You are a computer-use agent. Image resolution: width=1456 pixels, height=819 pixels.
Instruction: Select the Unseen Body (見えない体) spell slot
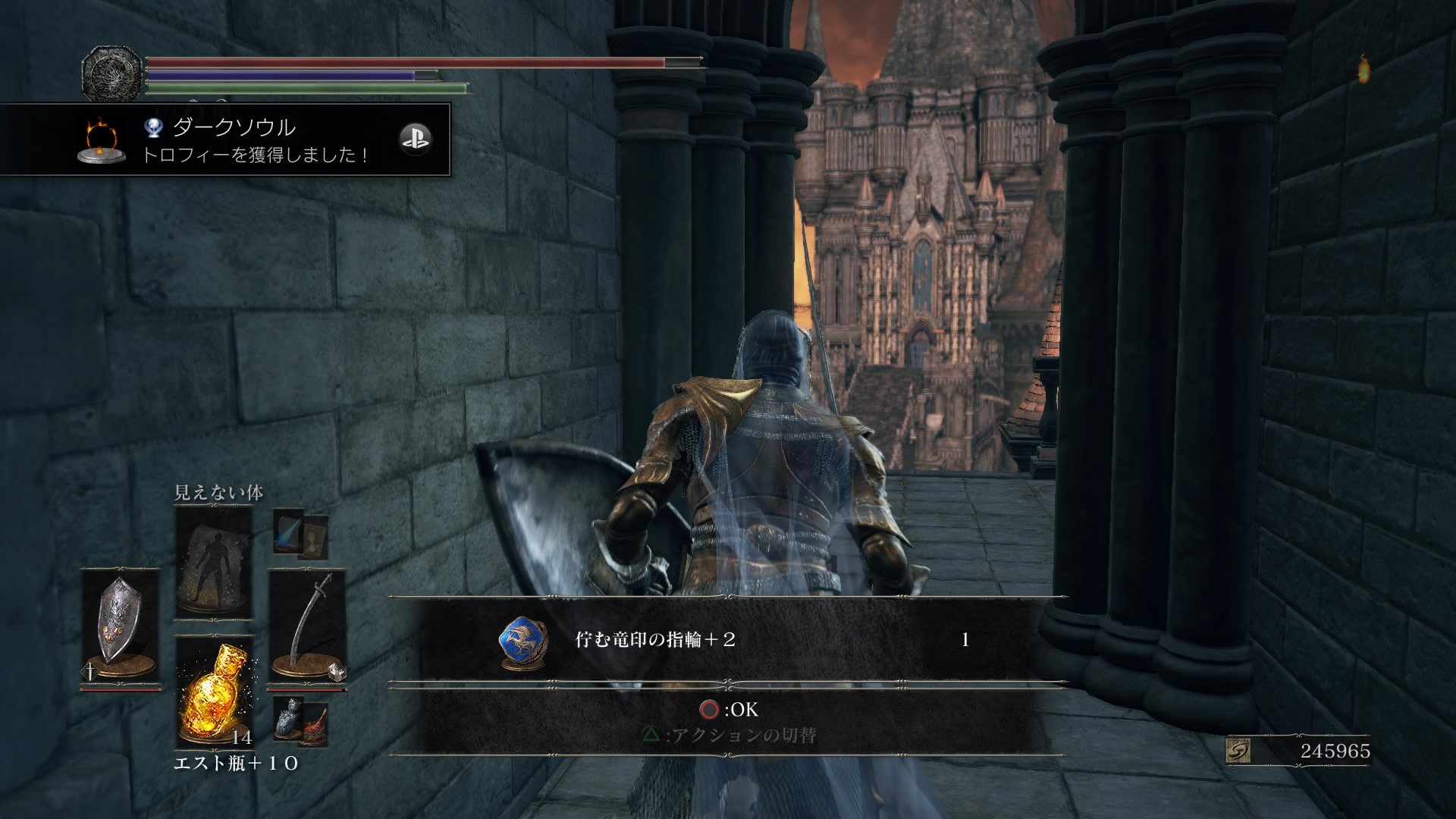213,563
